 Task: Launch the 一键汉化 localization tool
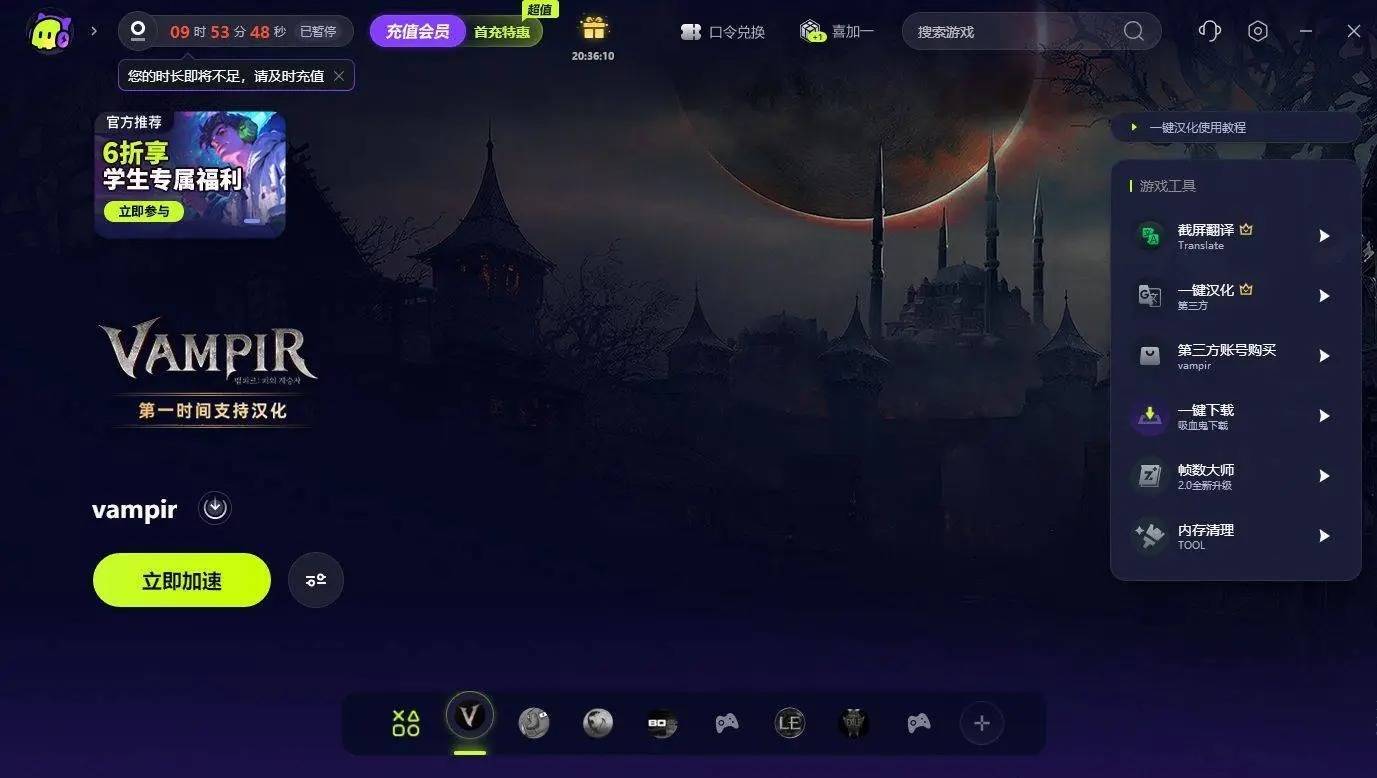tap(1236, 296)
